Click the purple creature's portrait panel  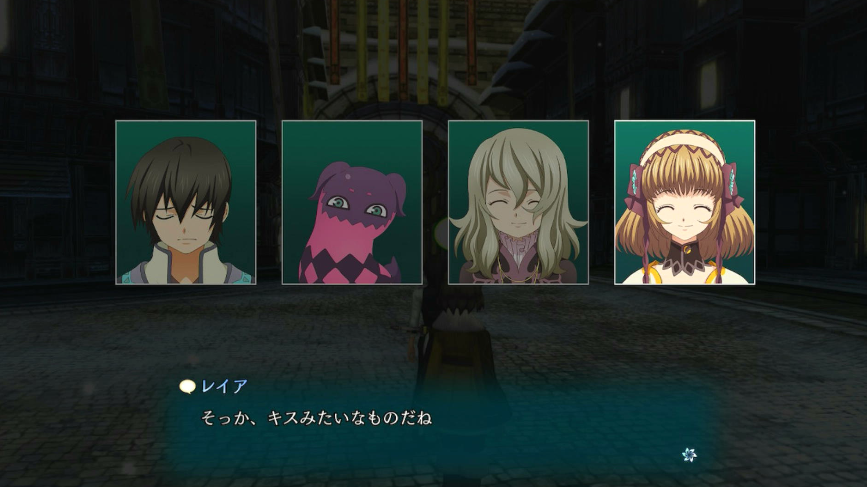352,203
